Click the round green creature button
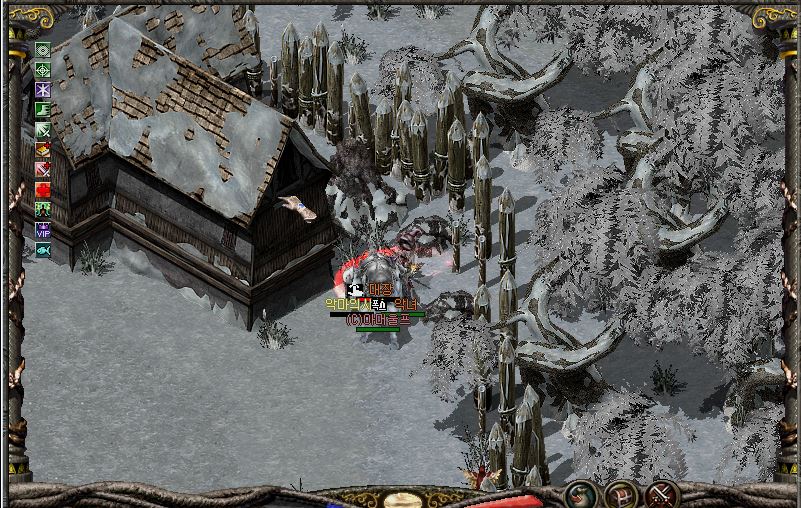The width and height of the screenshot is (801, 508). point(582,495)
